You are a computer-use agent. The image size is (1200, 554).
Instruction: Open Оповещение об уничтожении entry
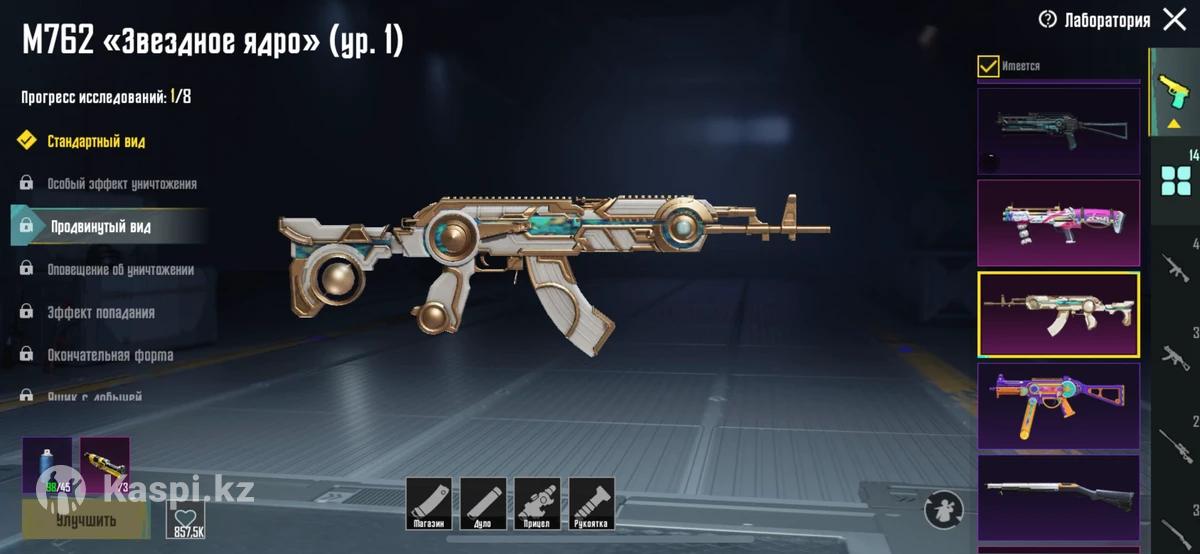pyautogui.click(x=120, y=270)
